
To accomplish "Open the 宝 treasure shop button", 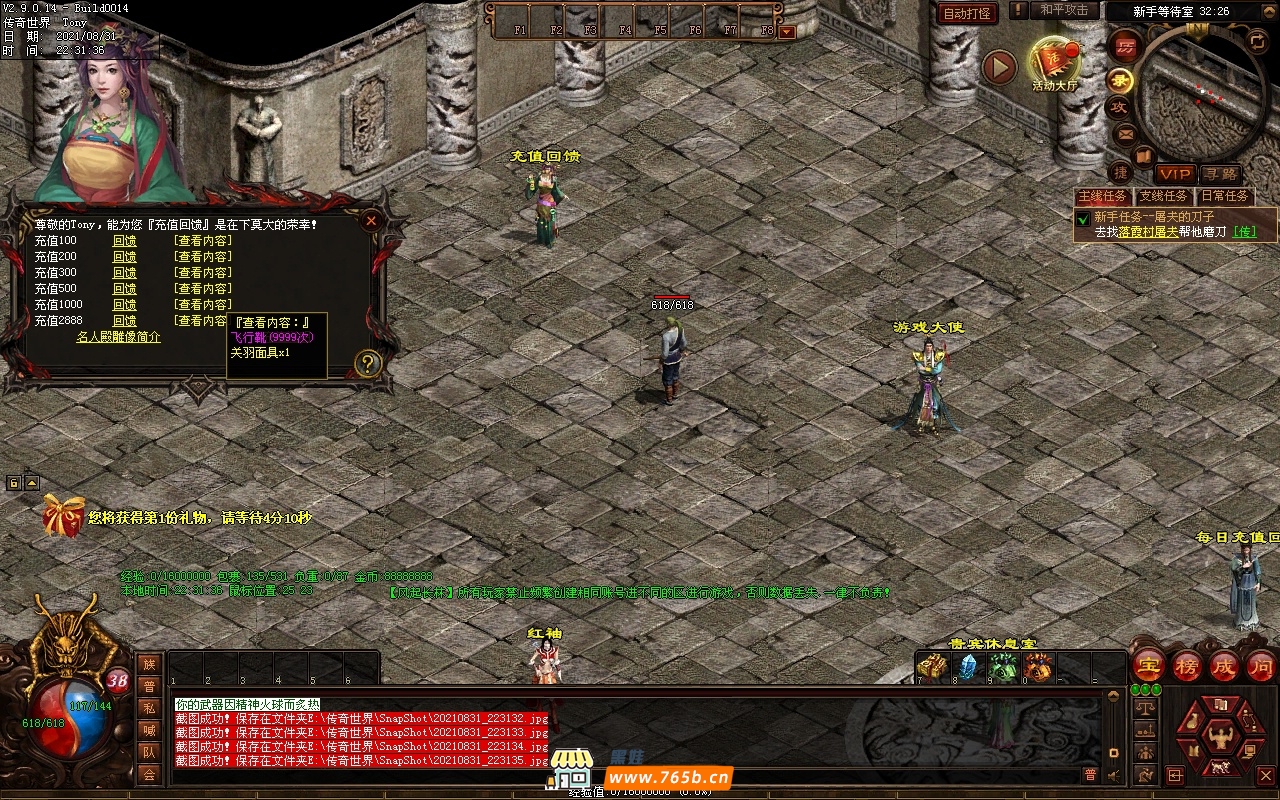I will coord(1149,665).
